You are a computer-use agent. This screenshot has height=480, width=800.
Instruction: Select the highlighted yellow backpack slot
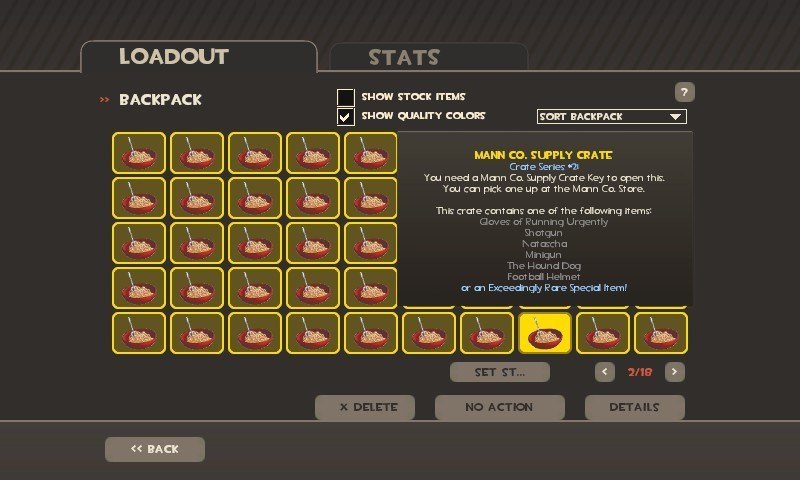(545, 333)
